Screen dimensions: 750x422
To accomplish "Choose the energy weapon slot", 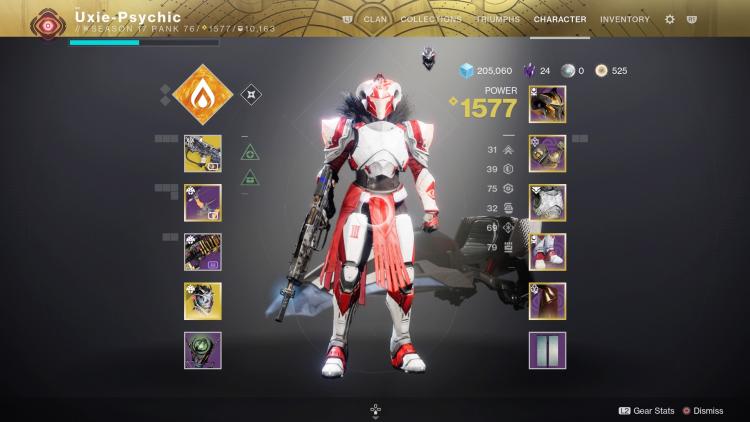I will click(x=202, y=203).
